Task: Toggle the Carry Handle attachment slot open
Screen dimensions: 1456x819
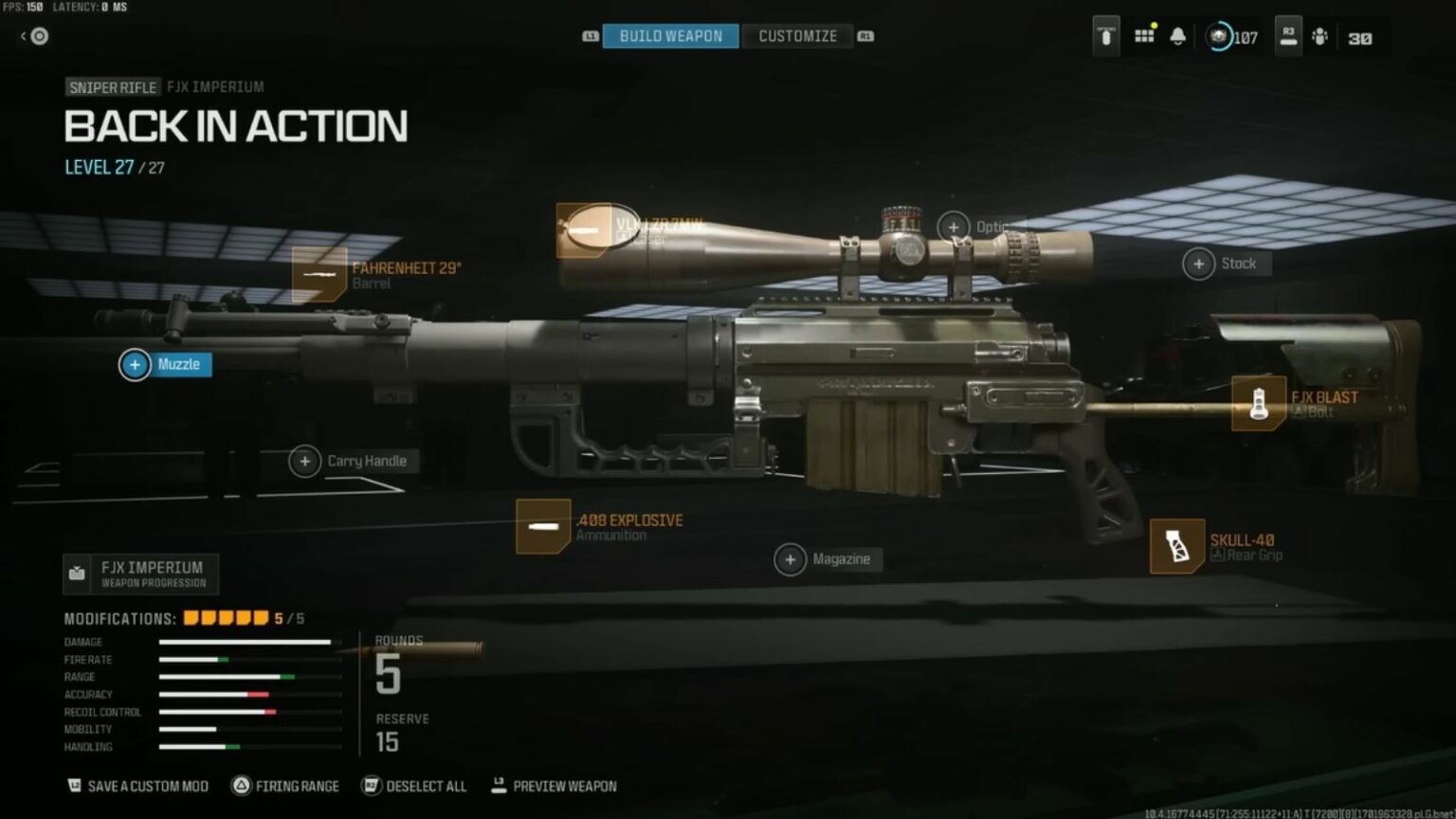Action: point(305,462)
